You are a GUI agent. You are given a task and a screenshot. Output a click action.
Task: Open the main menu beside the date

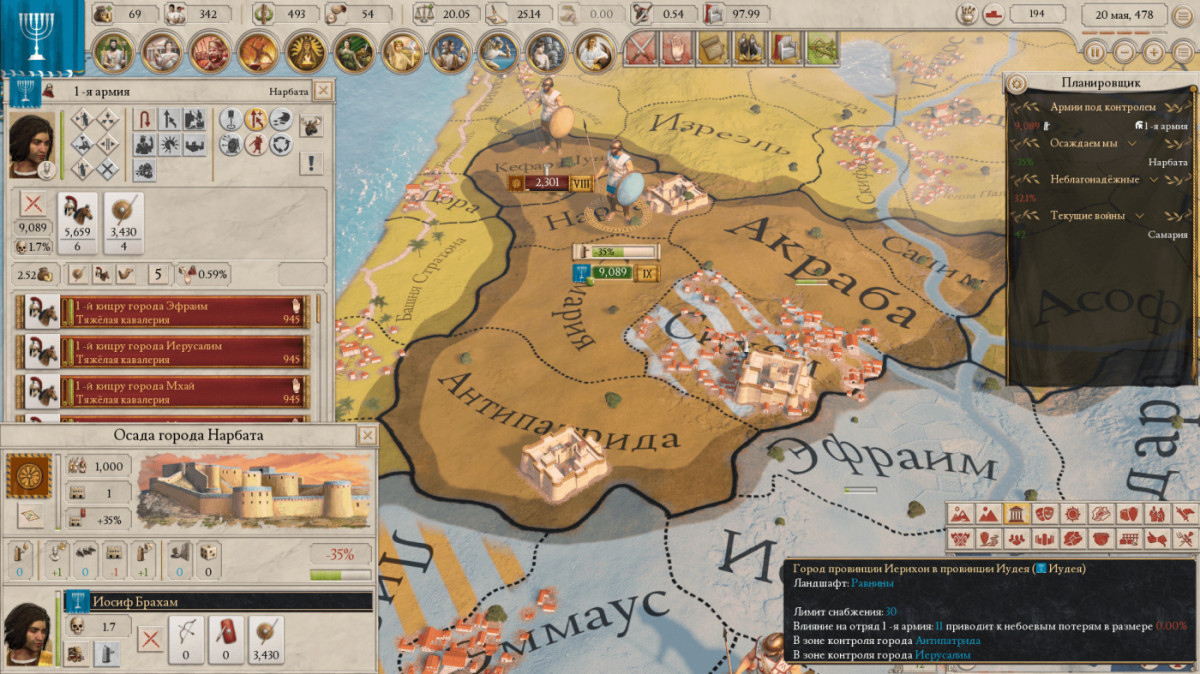[1181, 52]
